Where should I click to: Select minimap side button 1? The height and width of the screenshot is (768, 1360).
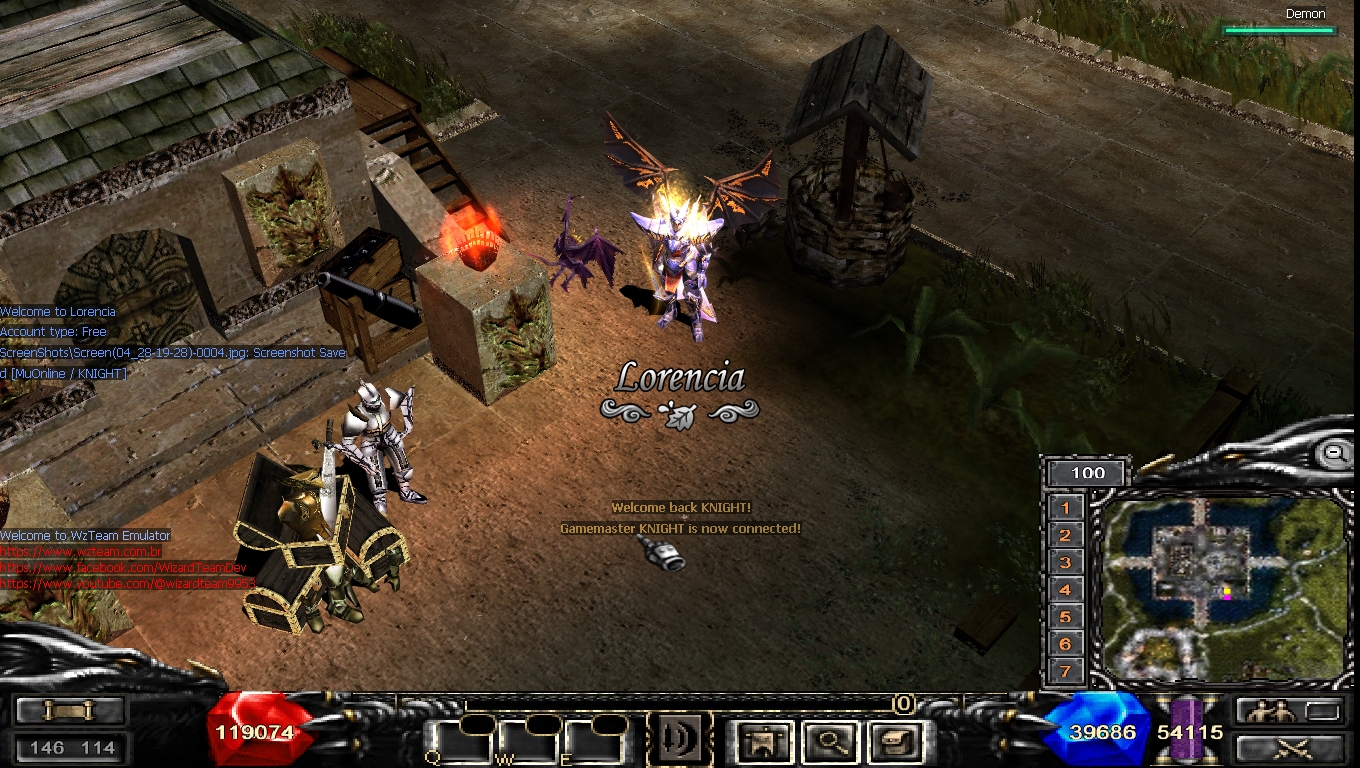pyautogui.click(x=1066, y=508)
